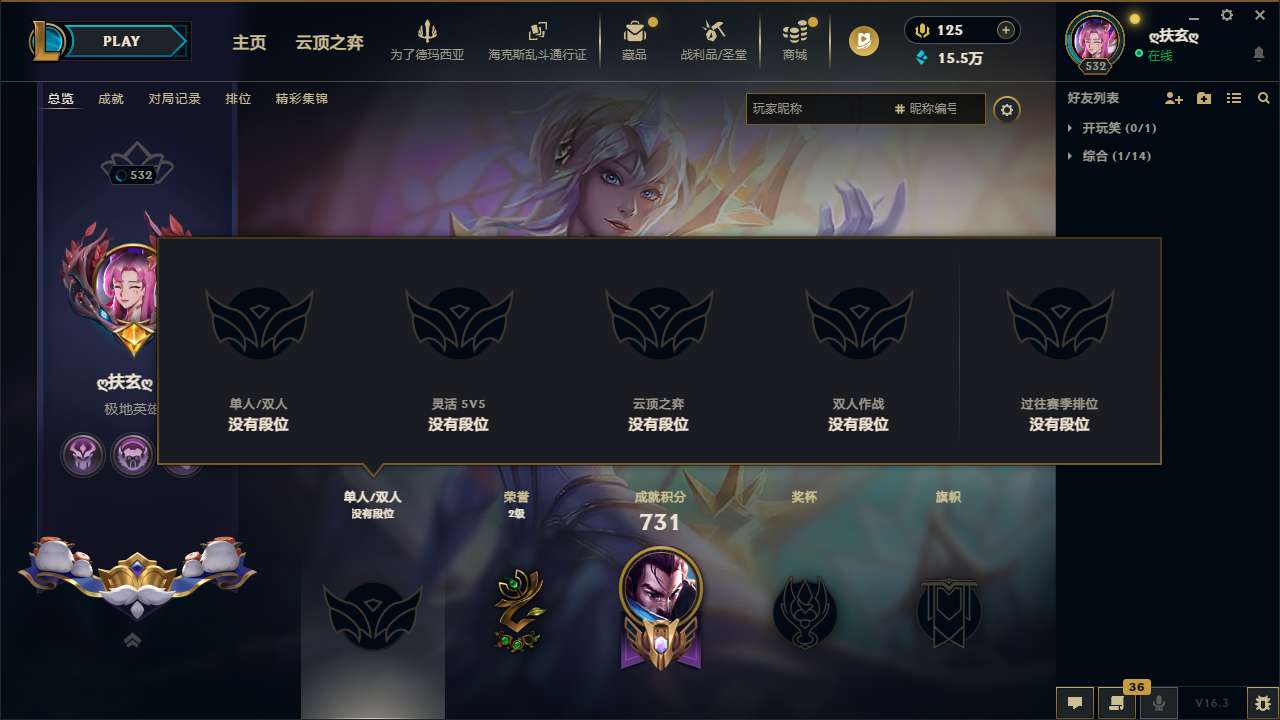1280x720 pixels.
Task: Click the create friend group folder icon
Action: (1205, 98)
